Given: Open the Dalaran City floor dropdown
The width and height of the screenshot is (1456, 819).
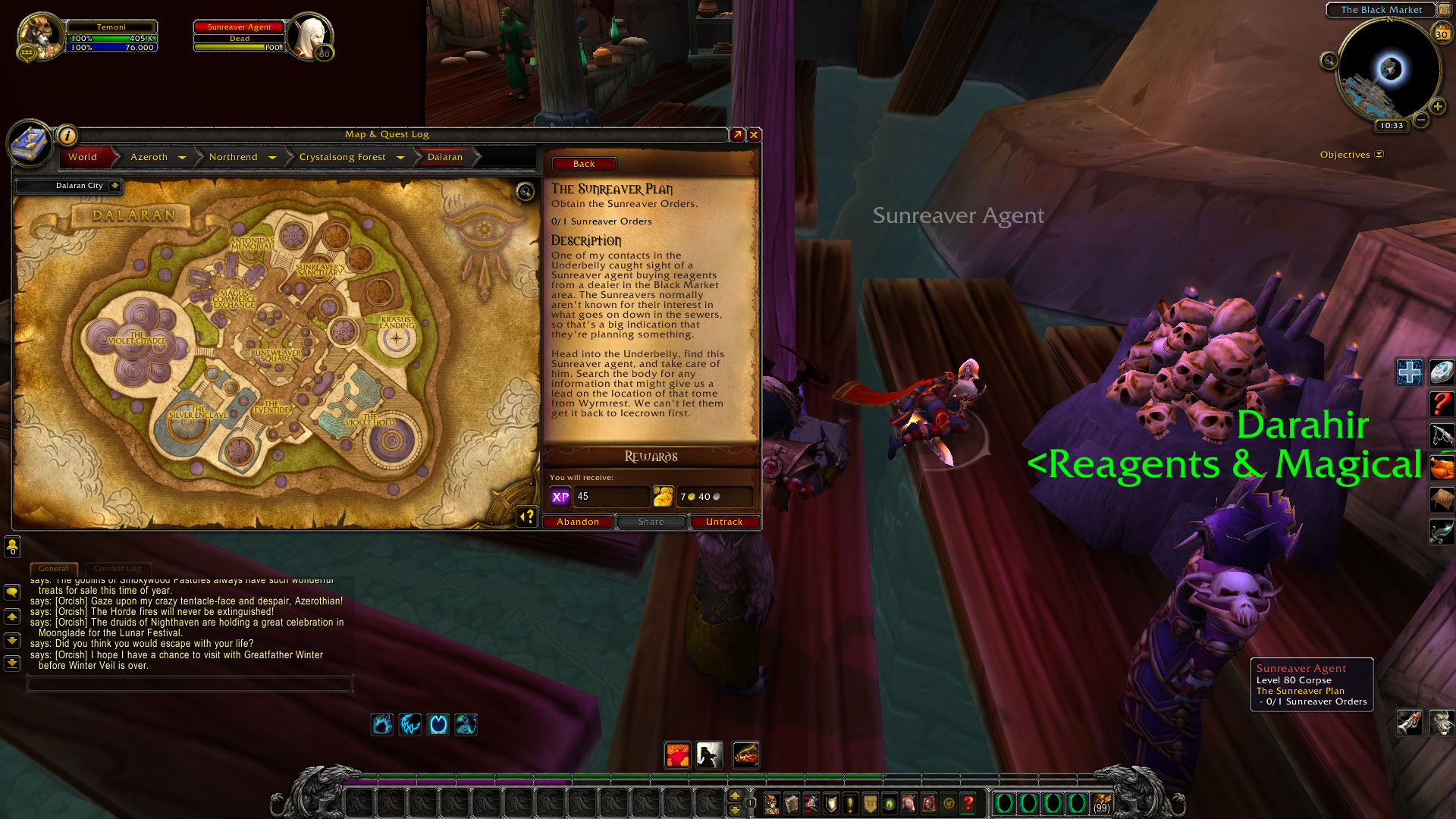Looking at the screenshot, I should coord(115,186).
